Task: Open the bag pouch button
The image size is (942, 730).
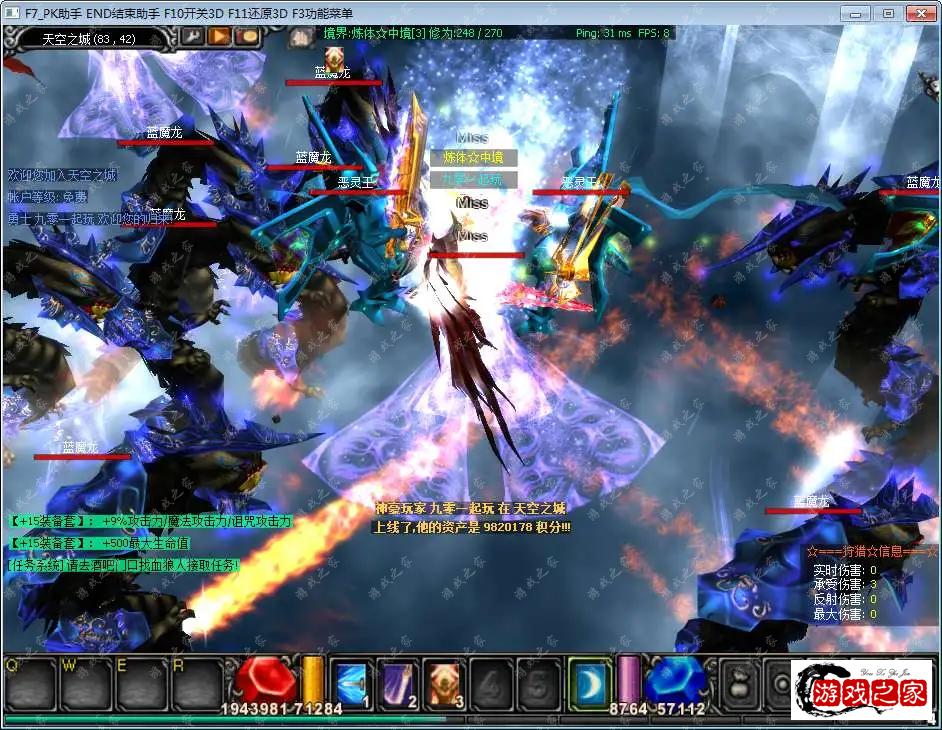Action: pyautogui.click(x=741, y=684)
